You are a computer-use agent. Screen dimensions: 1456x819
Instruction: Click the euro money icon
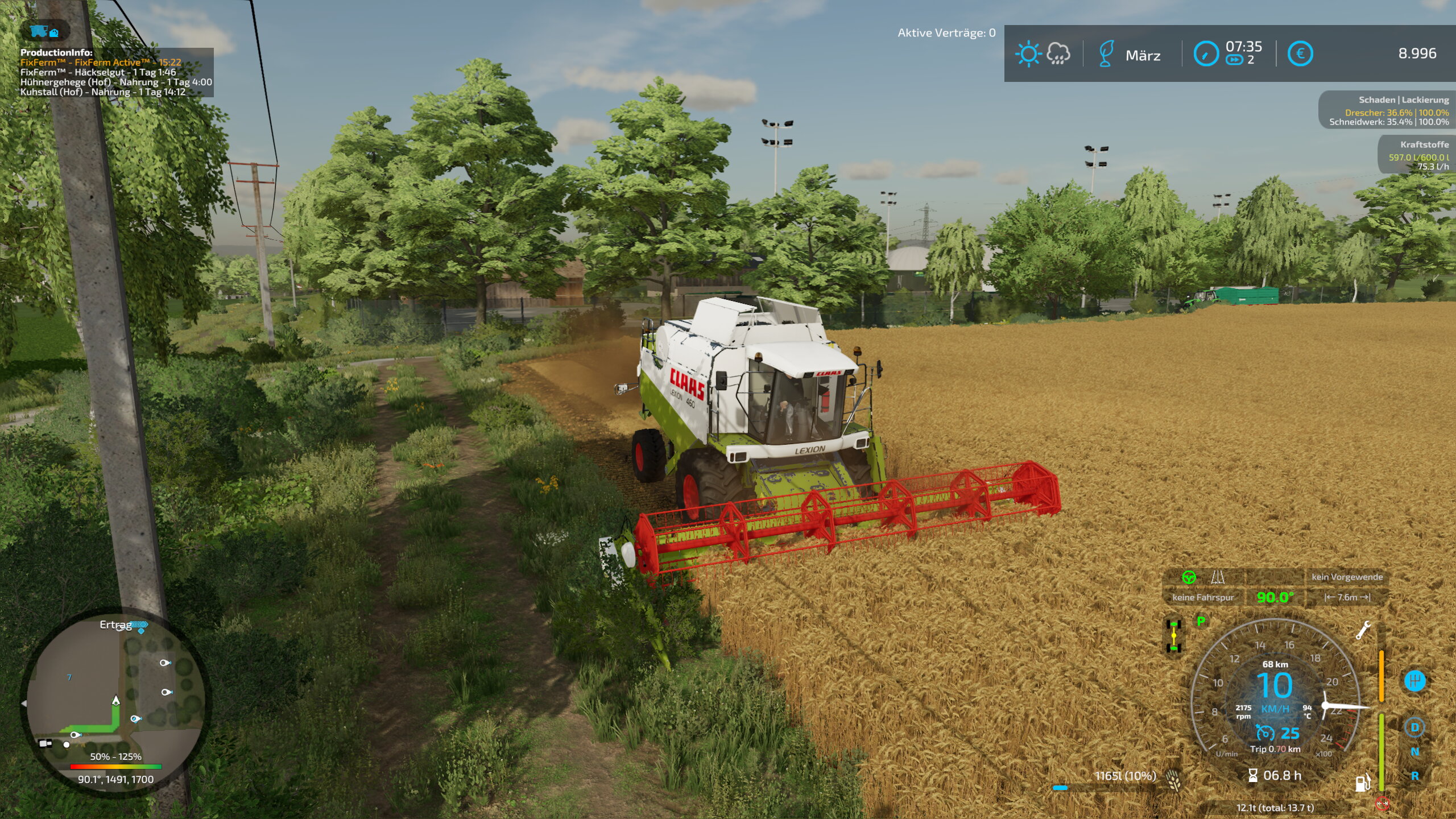click(x=1300, y=54)
